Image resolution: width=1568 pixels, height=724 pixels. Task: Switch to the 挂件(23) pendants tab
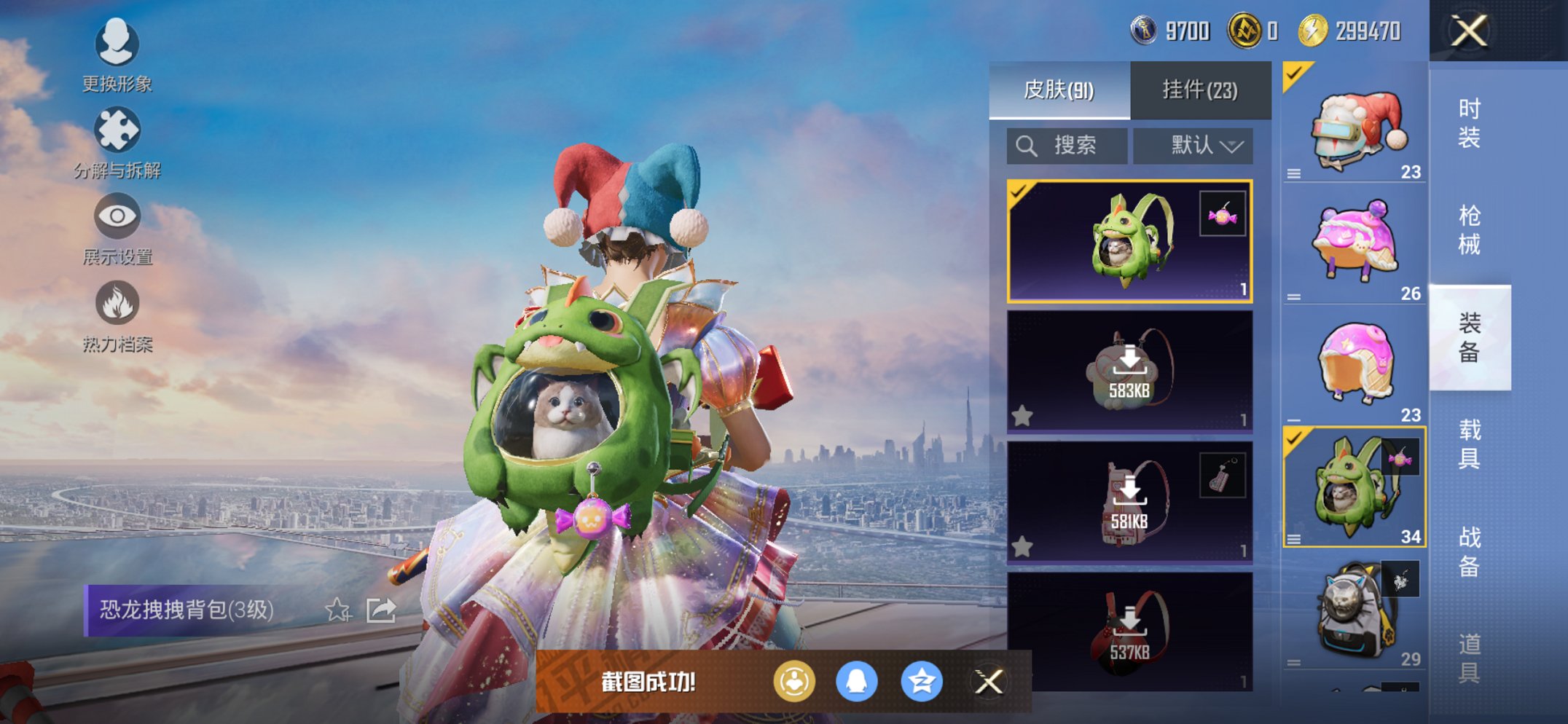pos(1199,90)
